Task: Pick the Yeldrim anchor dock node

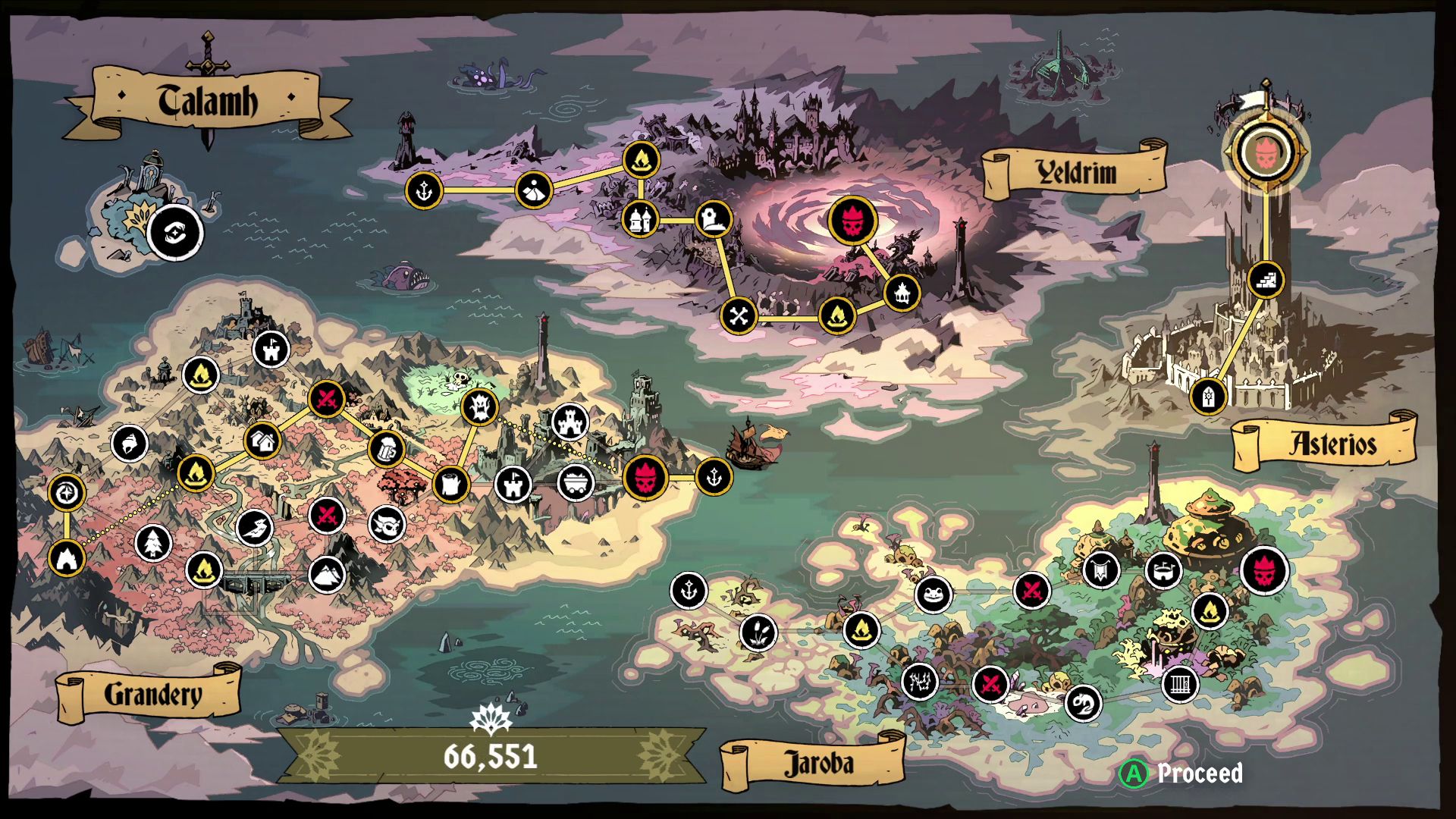Action: click(x=423, y=190)
